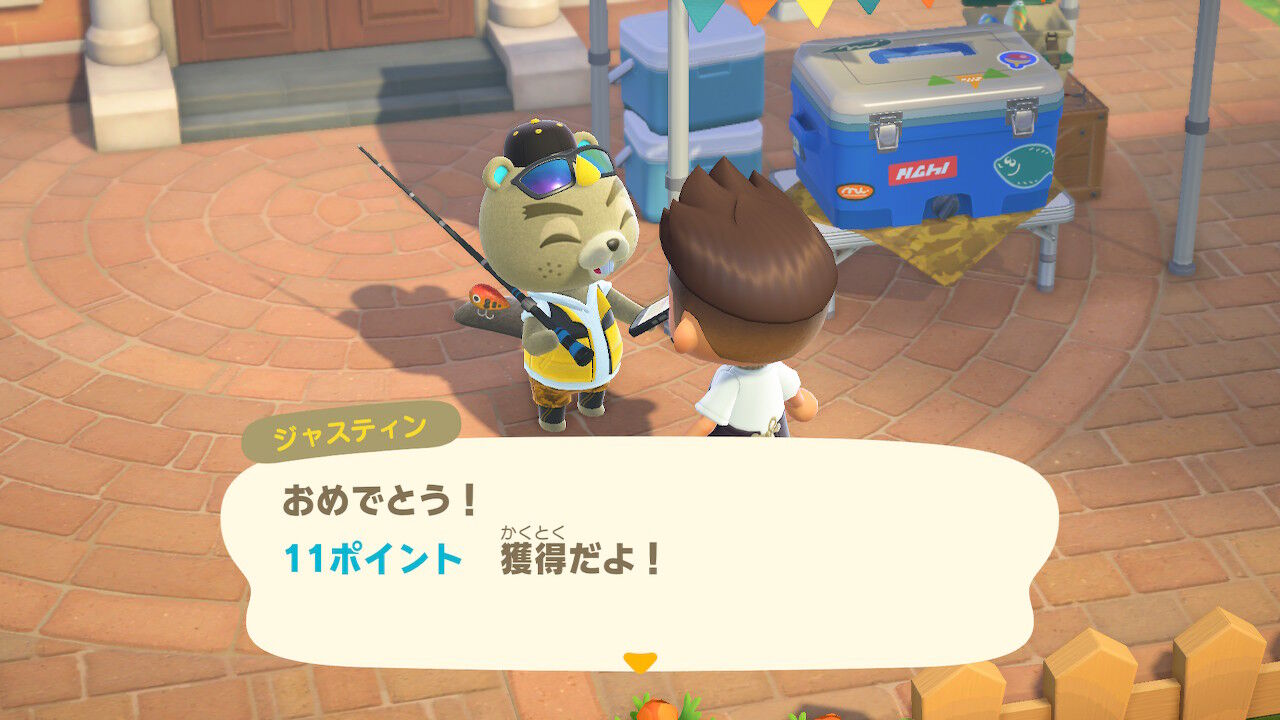Click the cooler lid handle to open it
1280x720 pixels.
[920, 52]
